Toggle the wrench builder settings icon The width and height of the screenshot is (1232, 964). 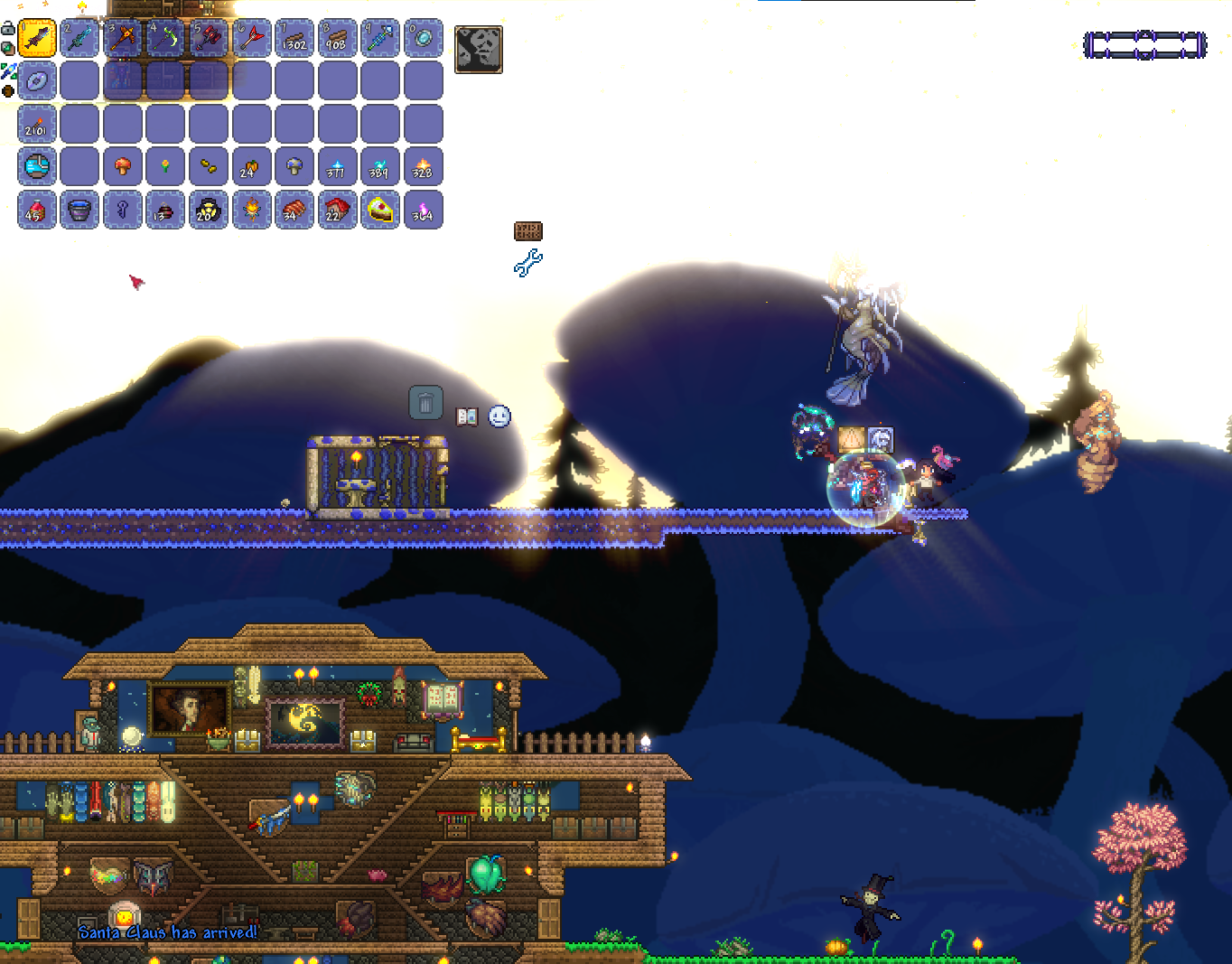pos(528,263)
